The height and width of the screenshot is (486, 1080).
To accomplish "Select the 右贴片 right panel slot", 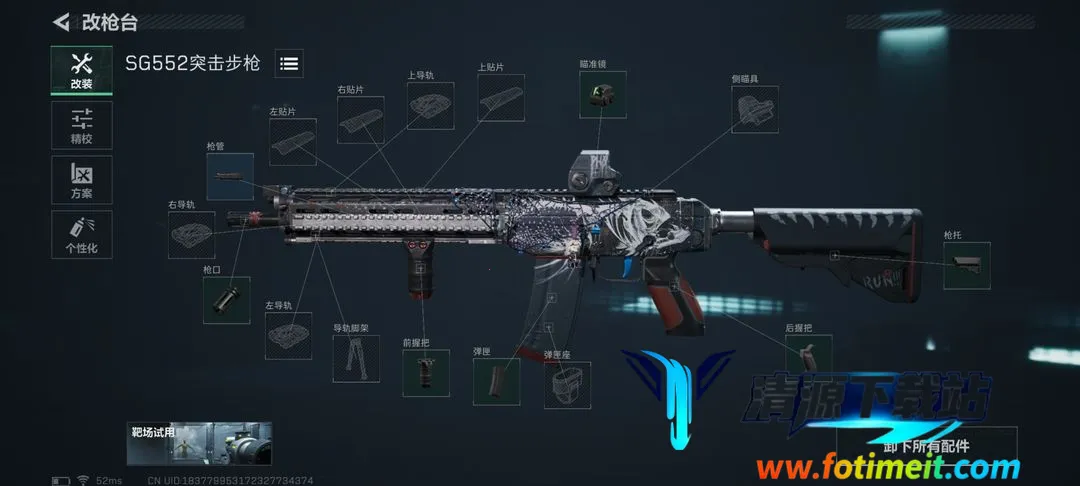I will (360, 120).
